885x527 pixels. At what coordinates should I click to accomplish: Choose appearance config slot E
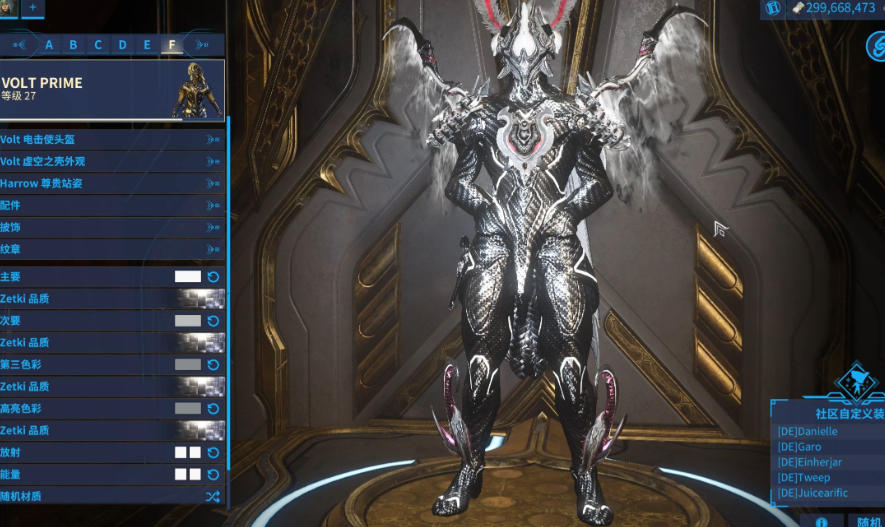pyautogui.click(x=147, y=45)
